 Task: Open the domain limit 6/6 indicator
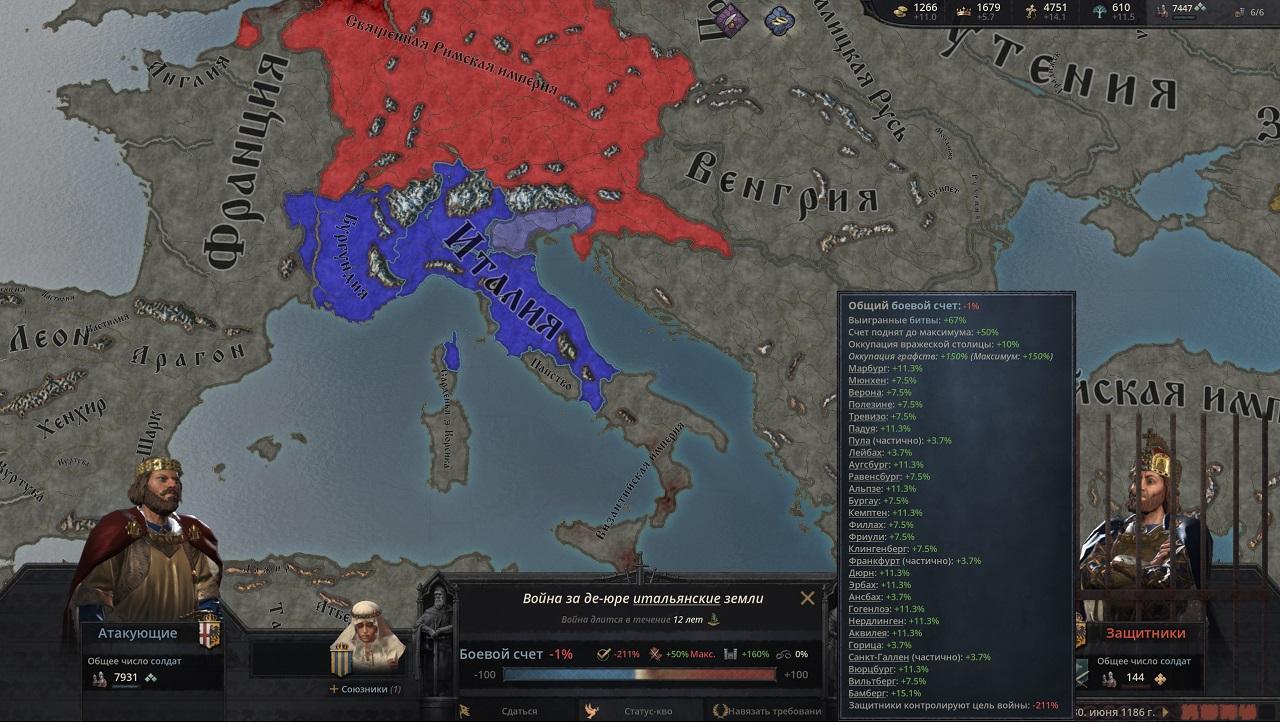click(1249, 12)
